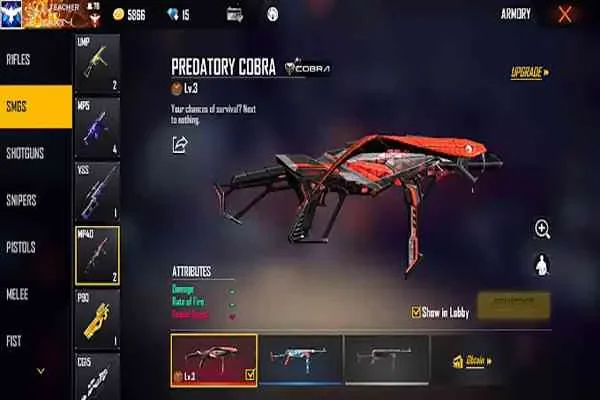Select the blue MP40 skin thumbnail
Viewport: 600px width, 400px height.
[x=300, y=360]
